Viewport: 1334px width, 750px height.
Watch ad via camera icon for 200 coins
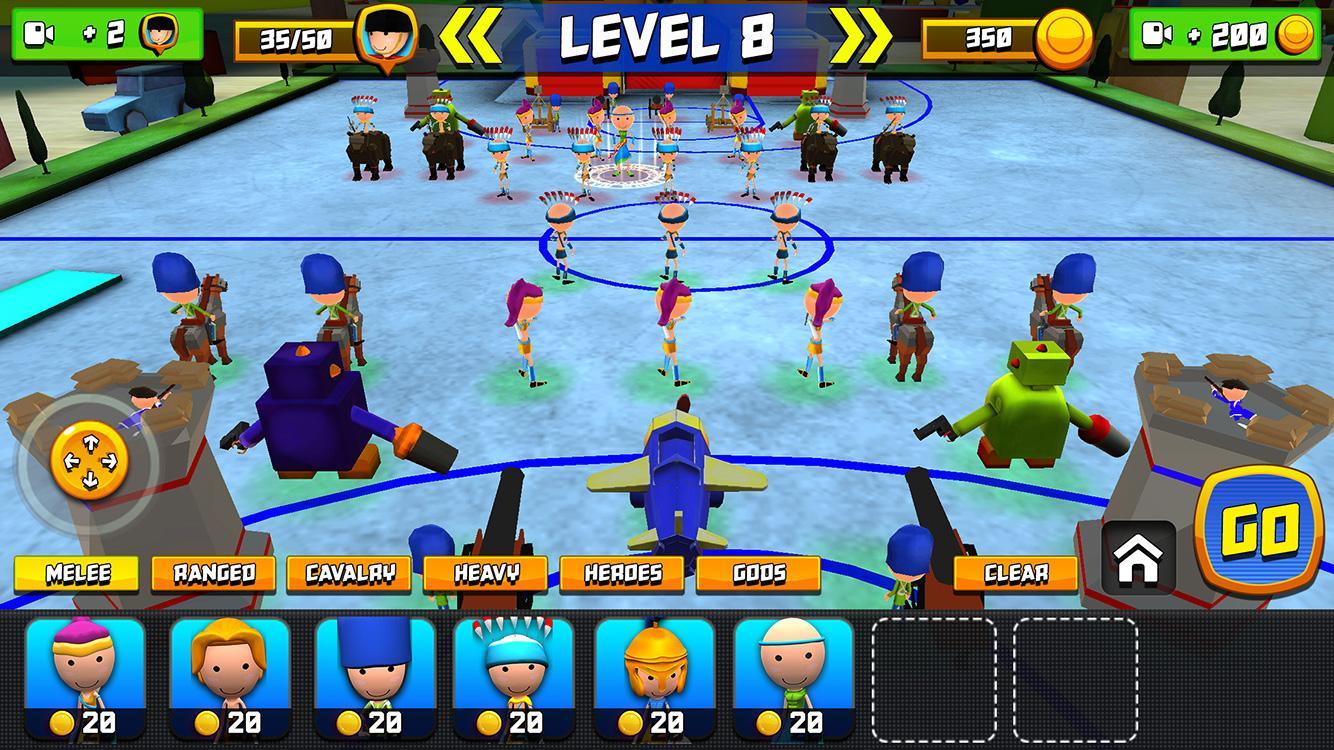[1225, 33]
